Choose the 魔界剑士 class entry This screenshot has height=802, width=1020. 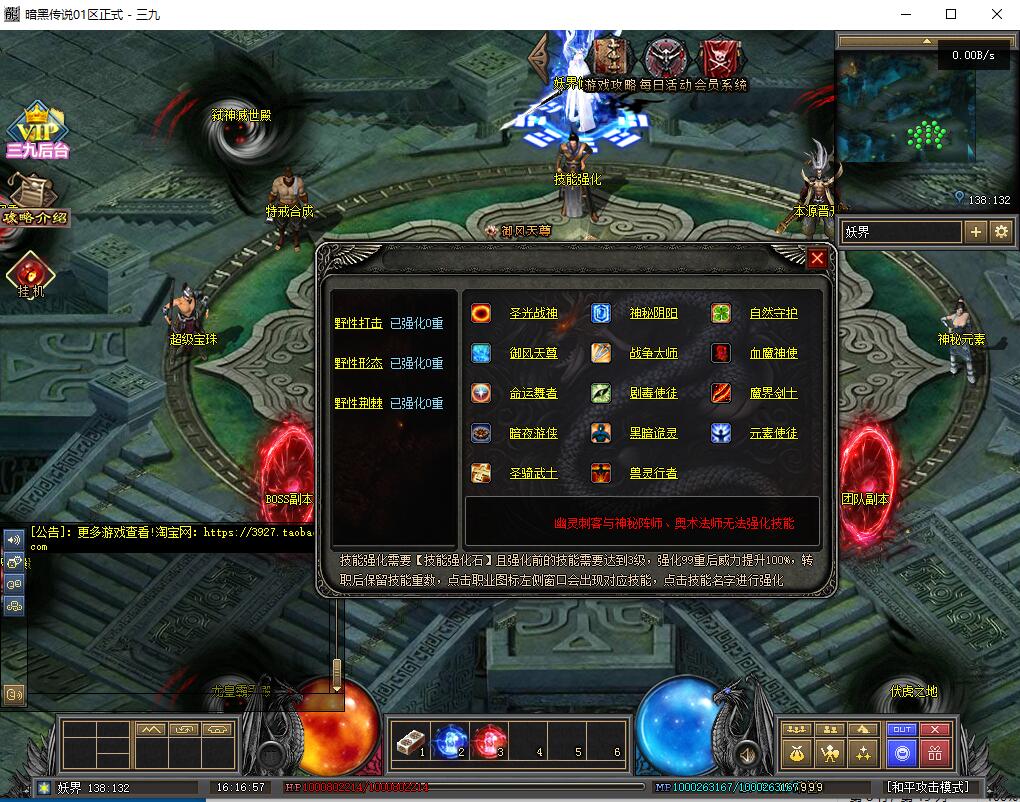pyautogui.click(x=773, y=393)
